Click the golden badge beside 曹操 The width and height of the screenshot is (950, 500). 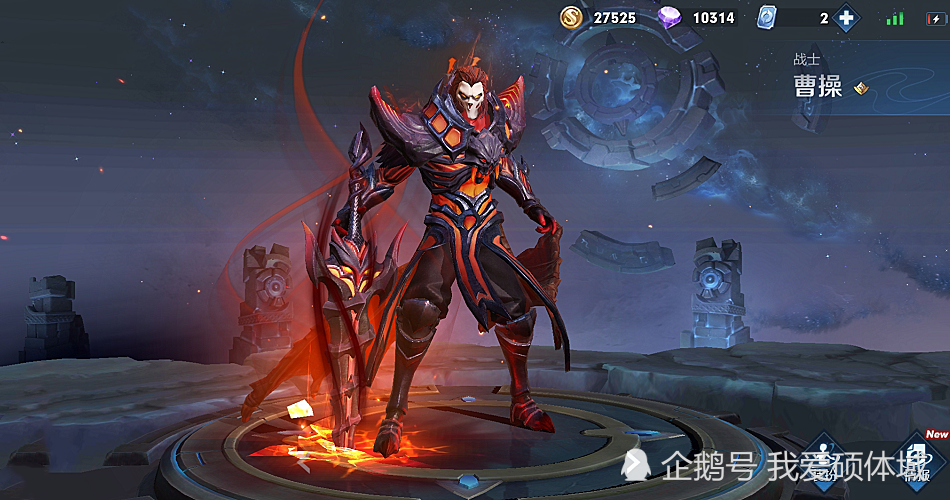point(860,89)
